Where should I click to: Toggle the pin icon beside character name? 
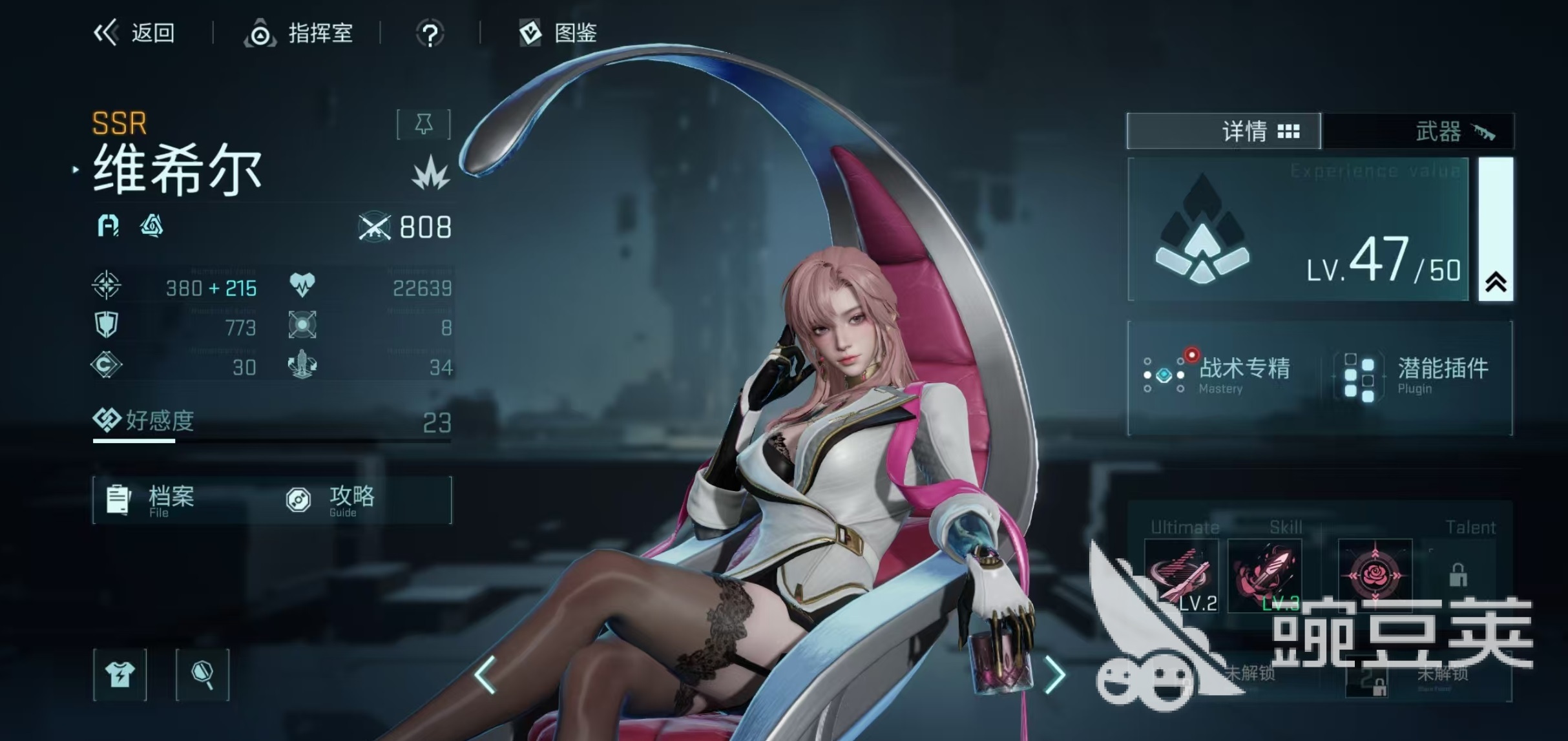[424, 124]
